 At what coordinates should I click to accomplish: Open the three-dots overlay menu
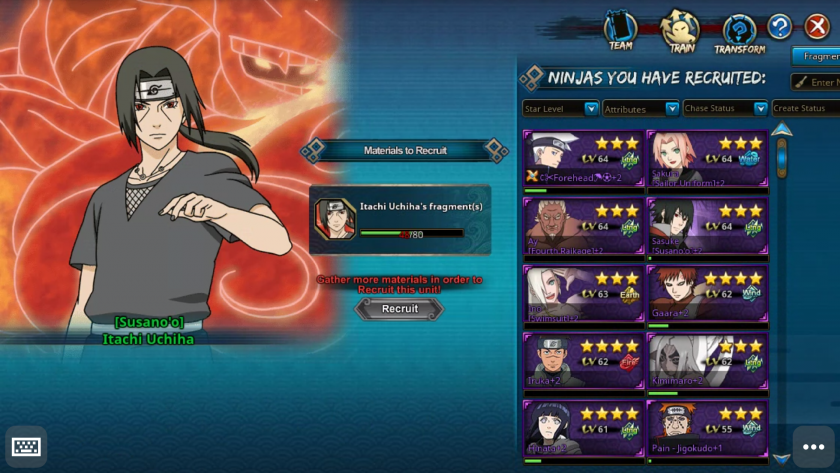pos(813,446)
